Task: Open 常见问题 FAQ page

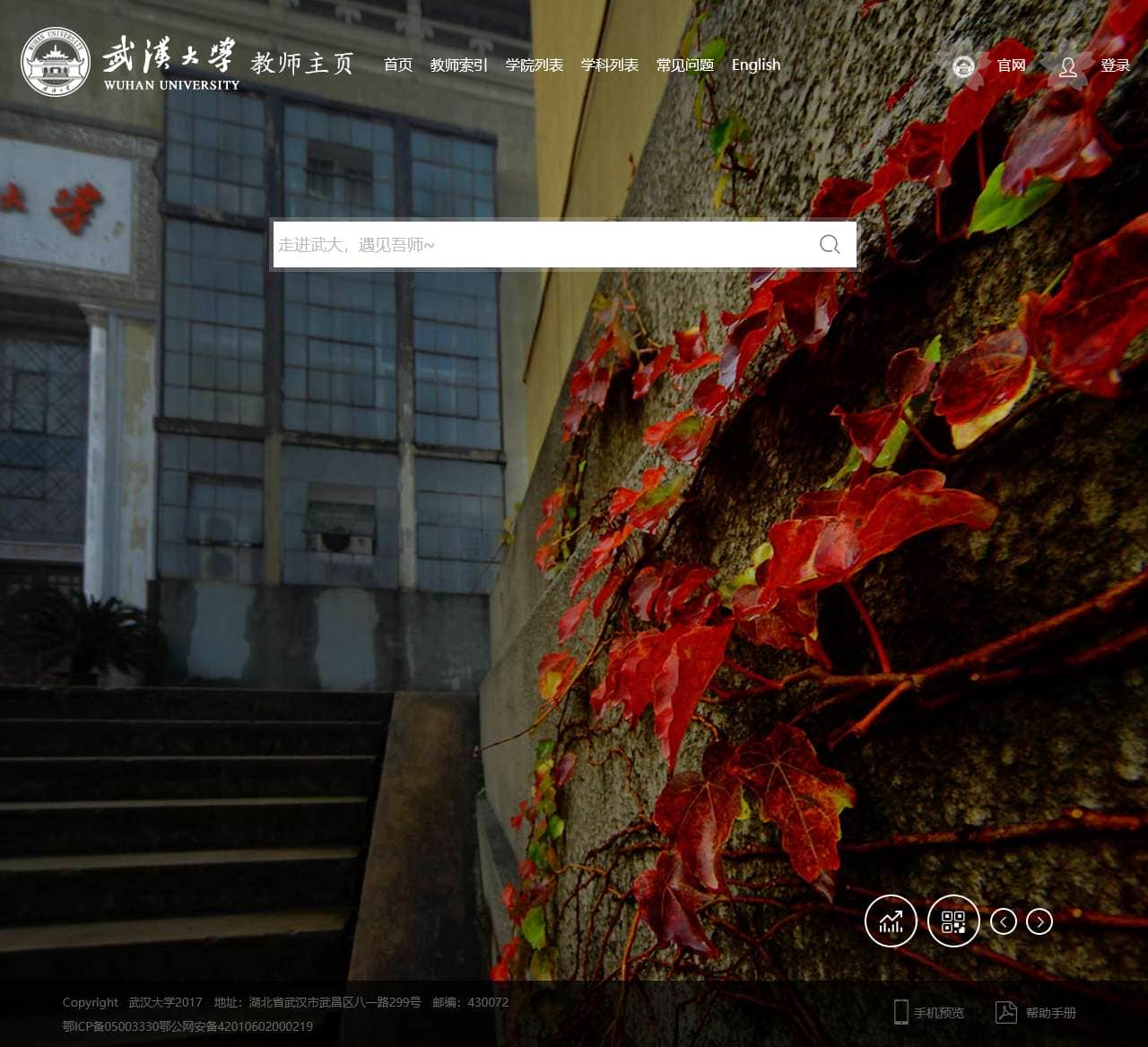Action: pos(684,65)
